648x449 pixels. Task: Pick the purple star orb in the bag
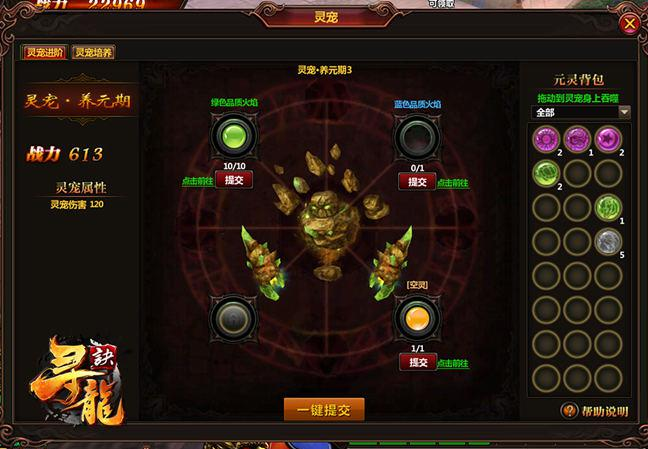[x=608, y=138]
